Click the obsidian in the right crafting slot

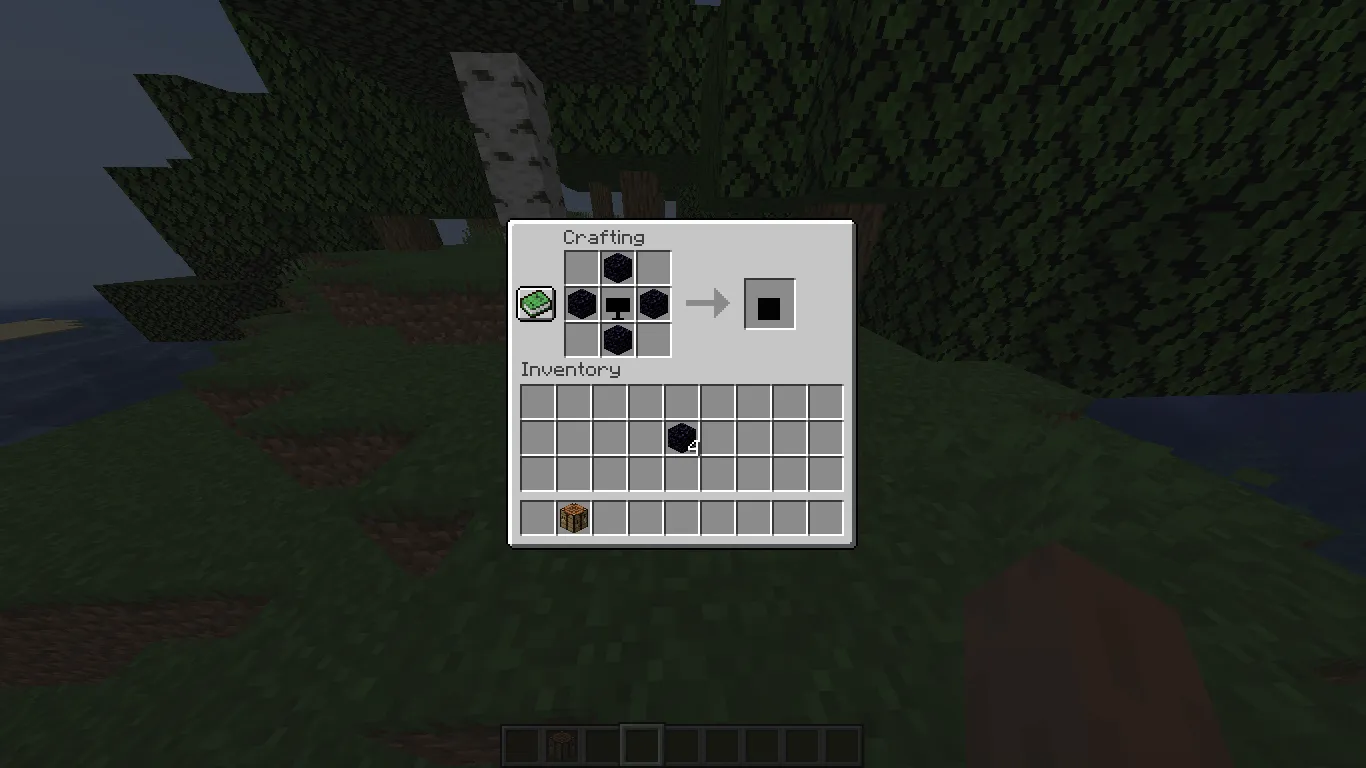[x=654, y=303]
